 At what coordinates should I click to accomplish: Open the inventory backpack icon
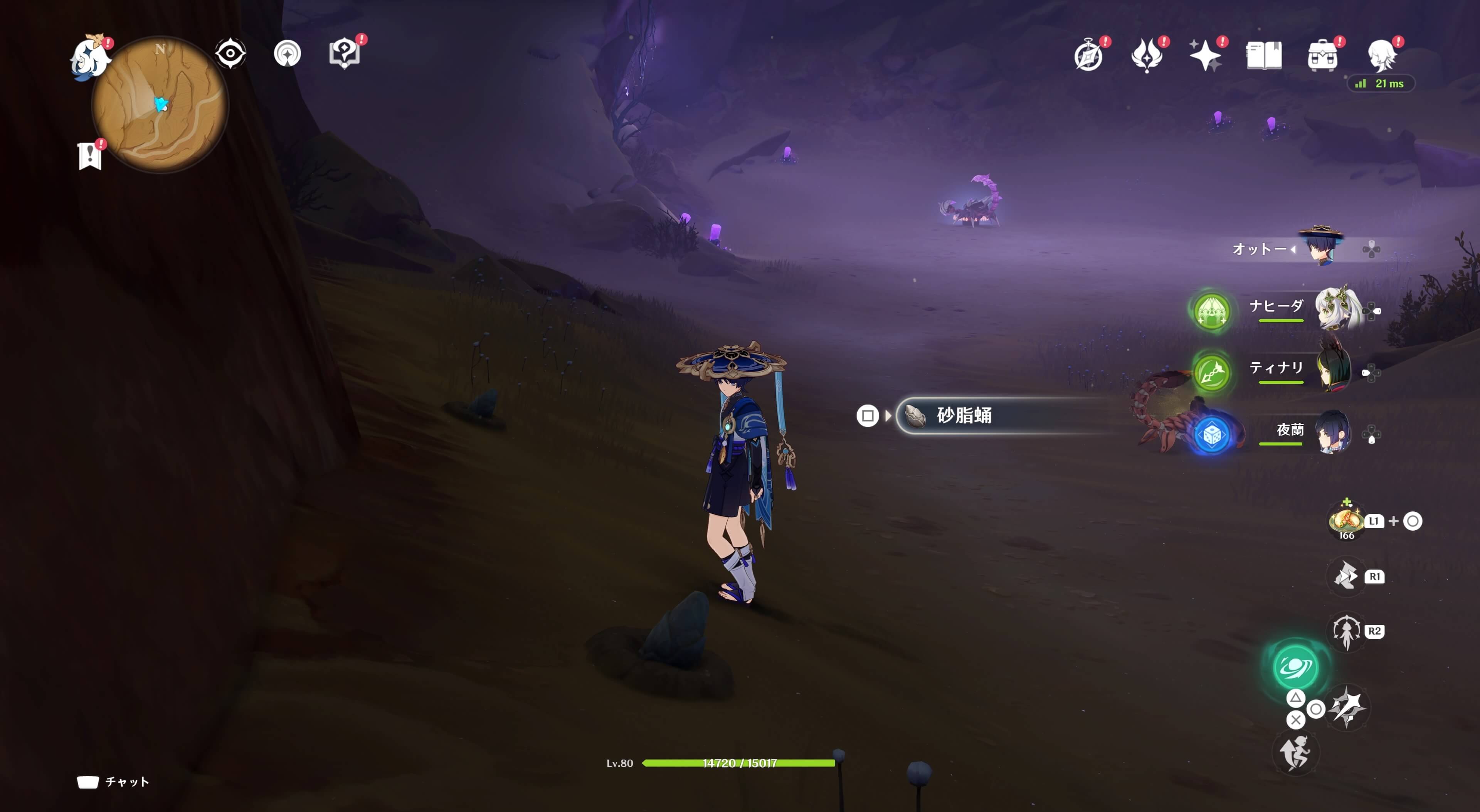click(x=1322, y=55)
